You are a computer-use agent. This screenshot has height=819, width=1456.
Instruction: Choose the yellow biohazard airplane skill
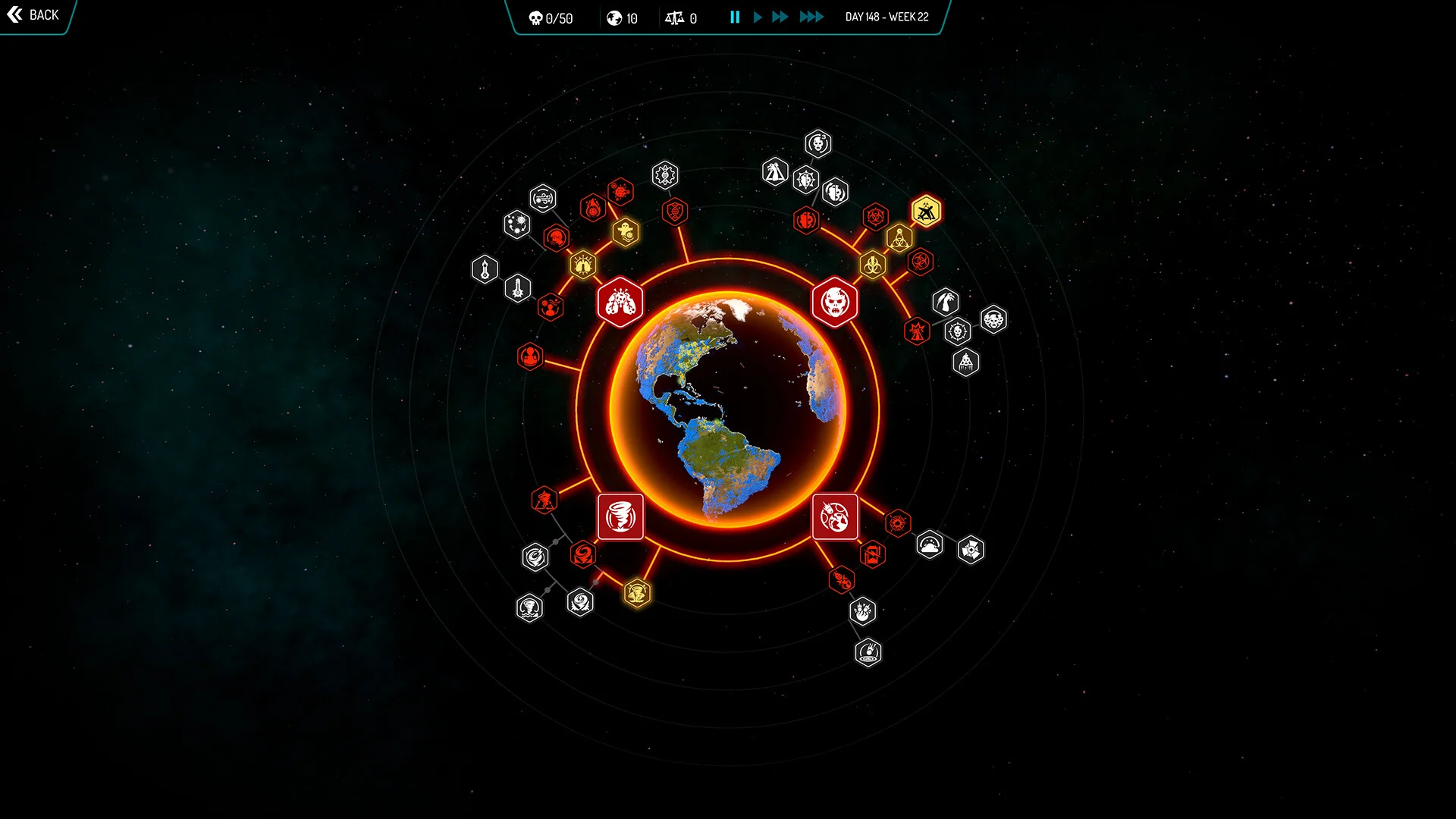[x=926, y=212]
